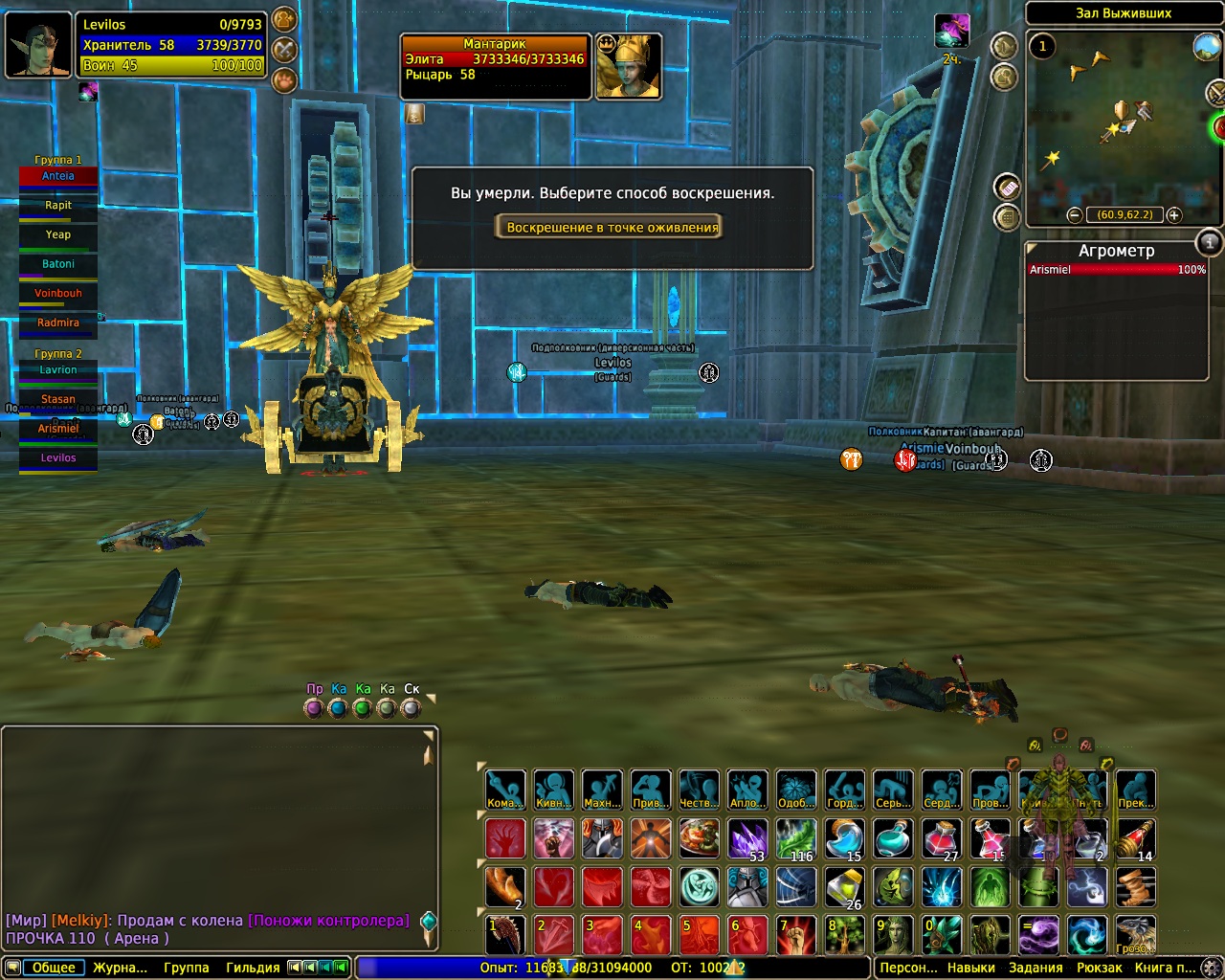Click the Мантарик boss target portrait
1225x980 pixels.
click(628, 65)
